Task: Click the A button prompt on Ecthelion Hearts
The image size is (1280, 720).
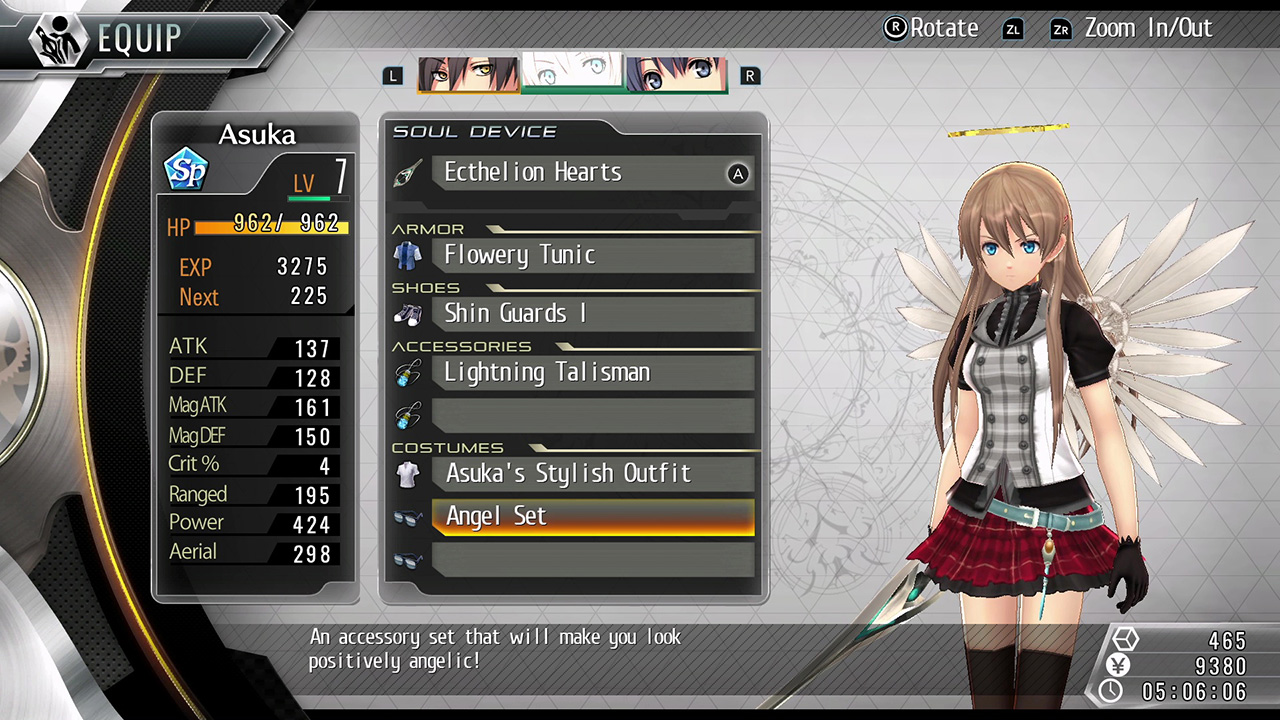Action: coord(738,174)
